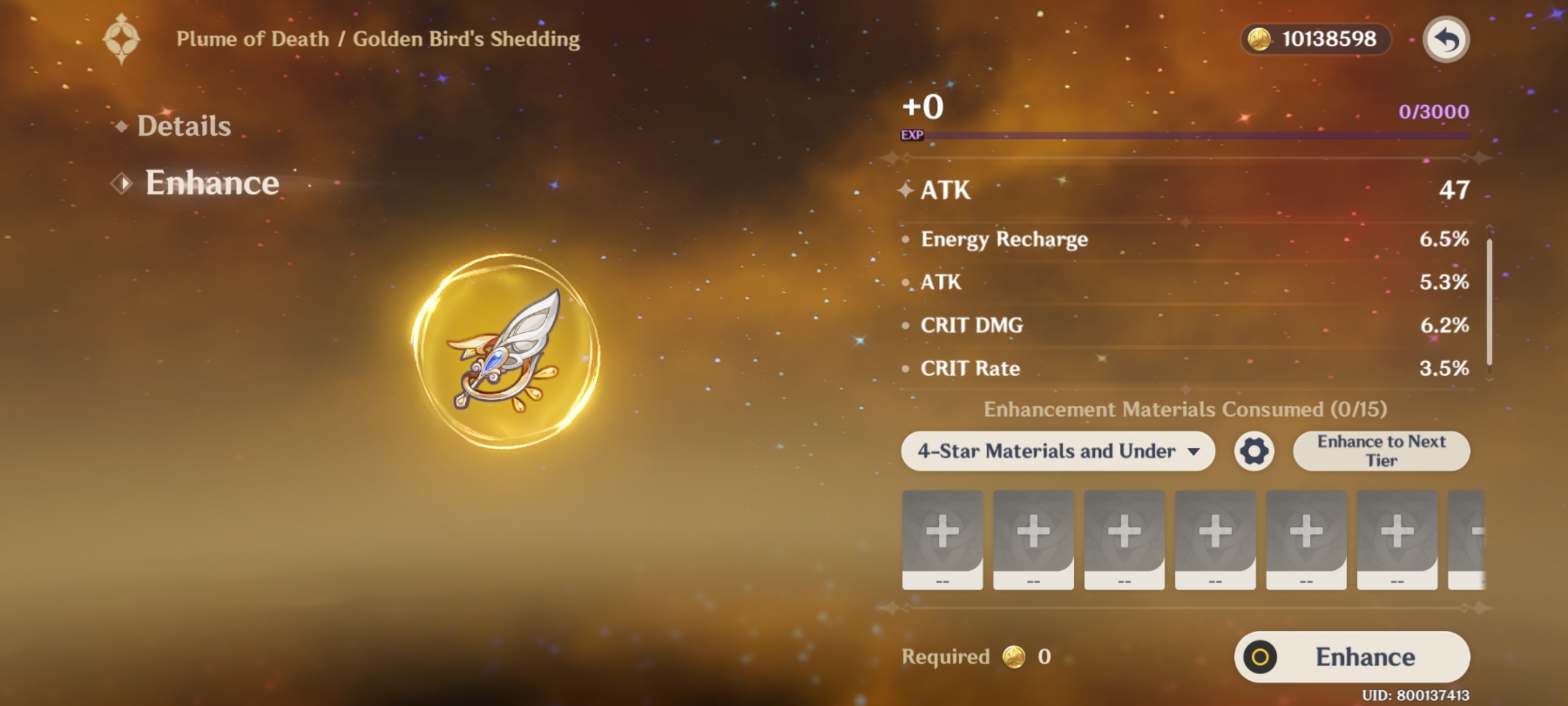1568x706 pixels.
Task: Click the Mora coin icon in the currency counter
Action: 1258,39
